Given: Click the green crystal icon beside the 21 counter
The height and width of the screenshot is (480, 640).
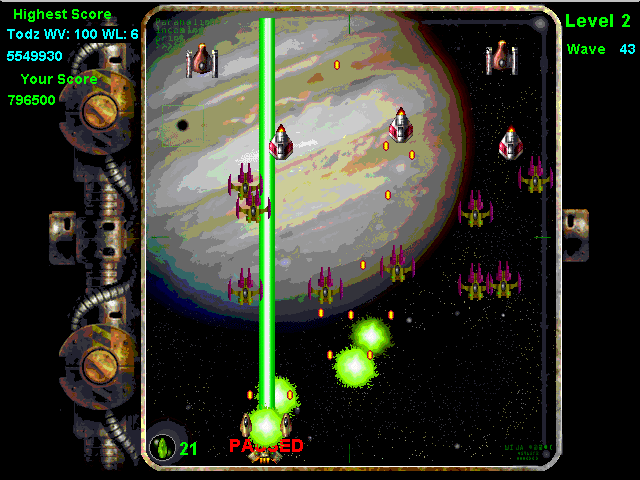Looking at the screenshot, I should pos(162,446).
